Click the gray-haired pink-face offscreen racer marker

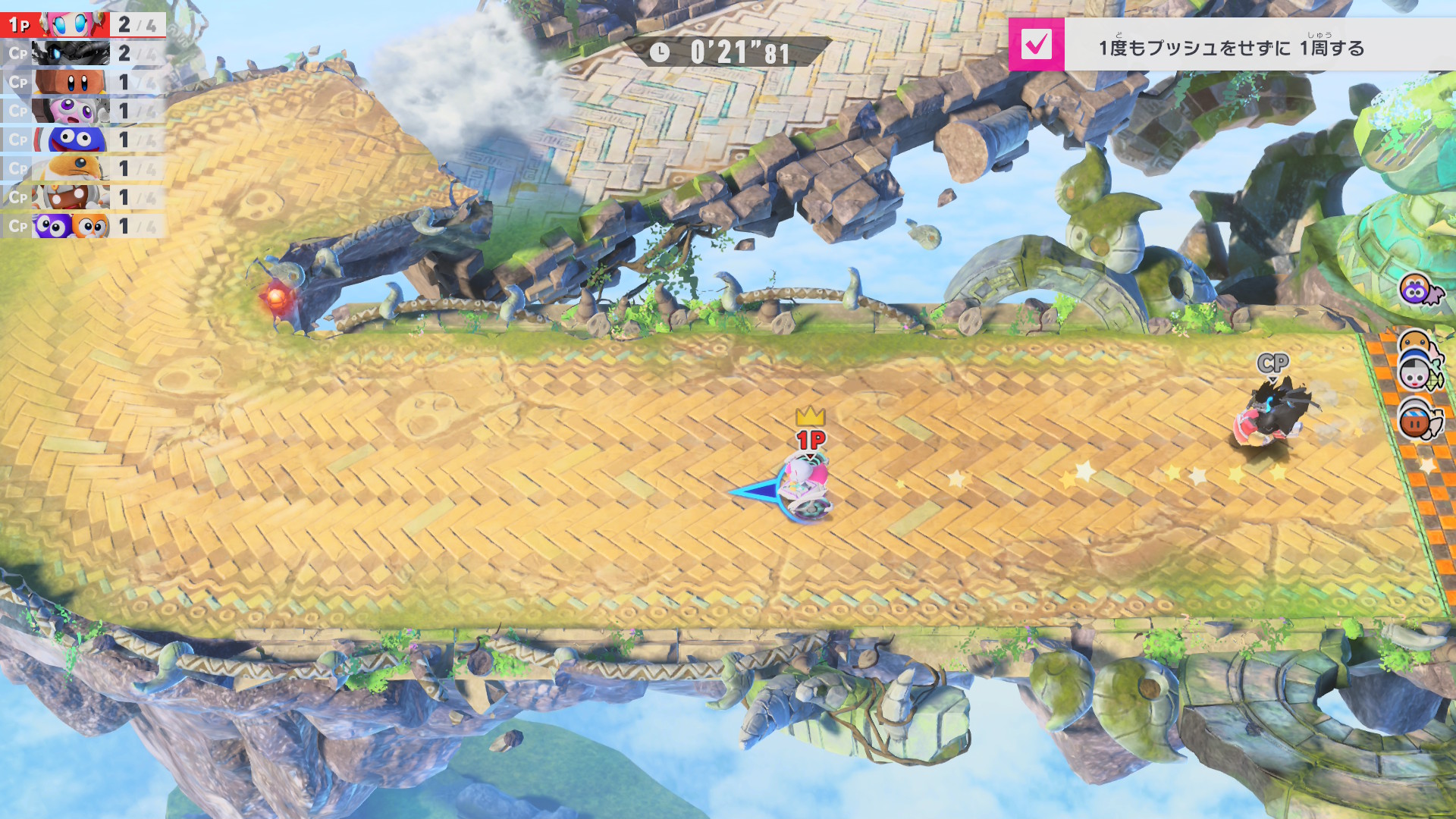(1415, 374)
